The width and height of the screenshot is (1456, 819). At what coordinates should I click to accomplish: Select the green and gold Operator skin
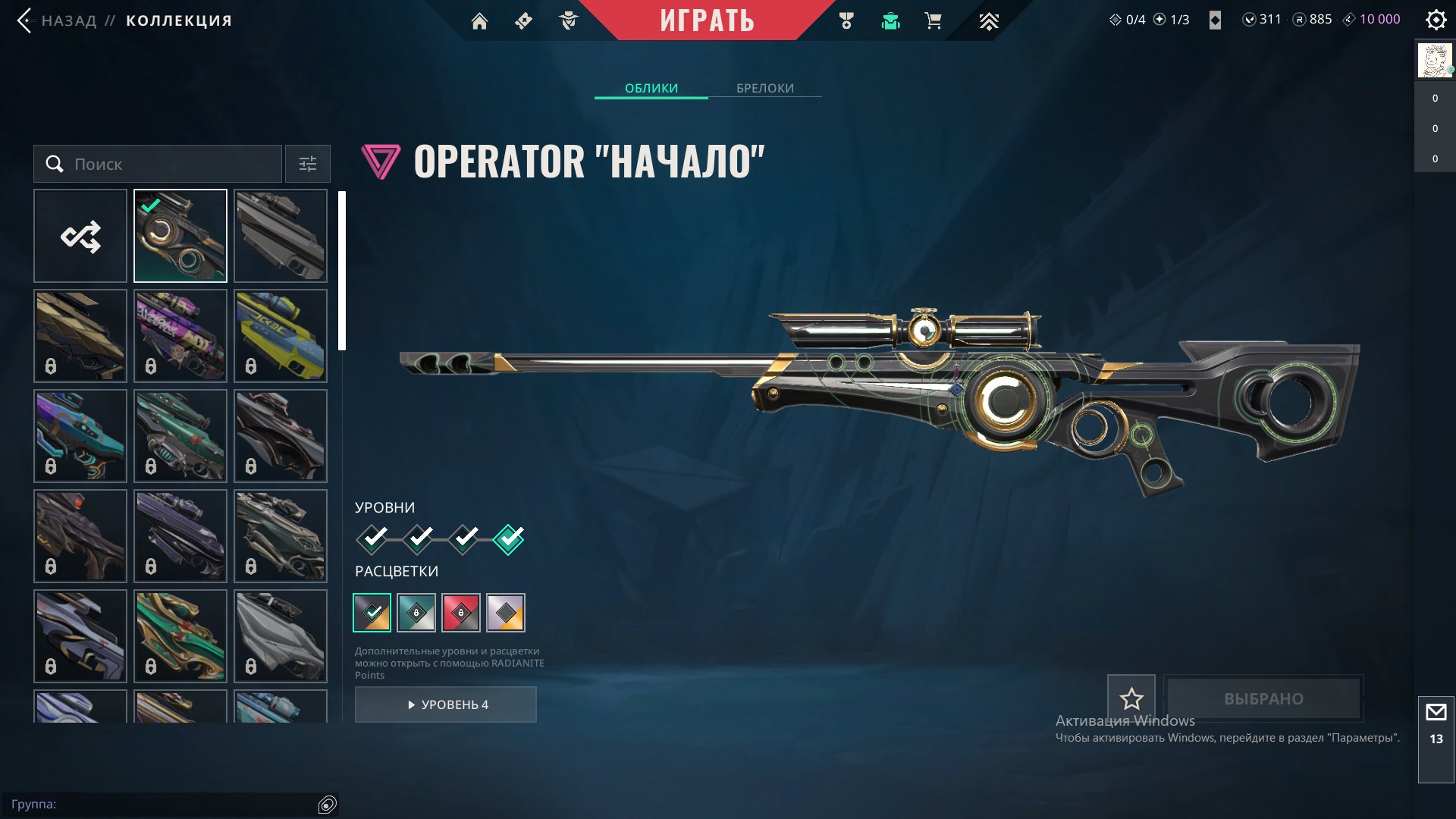180,636
